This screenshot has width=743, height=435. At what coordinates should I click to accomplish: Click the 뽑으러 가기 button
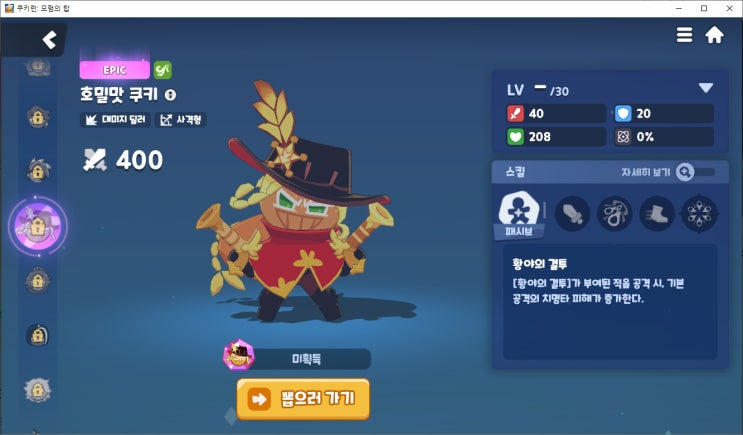[x=303, y=398]
